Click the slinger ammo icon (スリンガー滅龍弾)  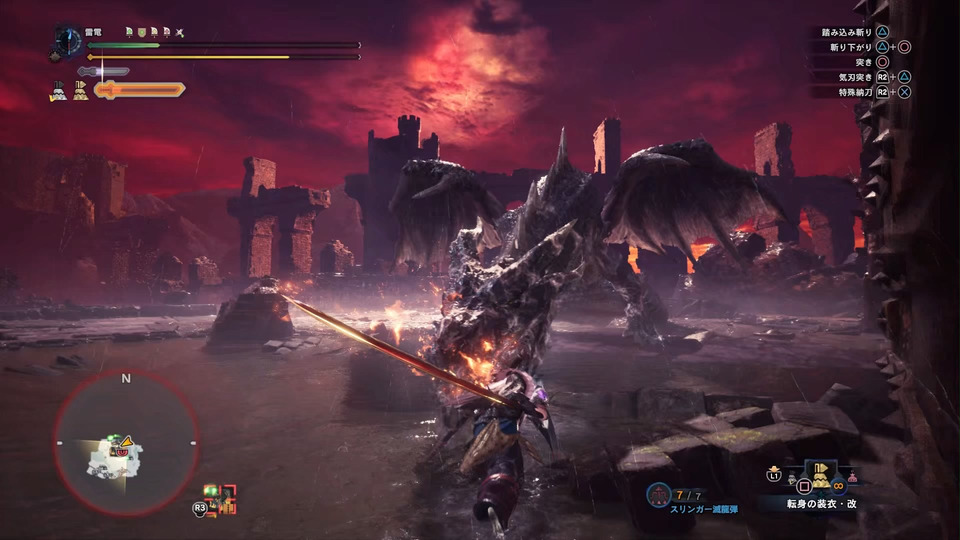[x=658, y=494]
